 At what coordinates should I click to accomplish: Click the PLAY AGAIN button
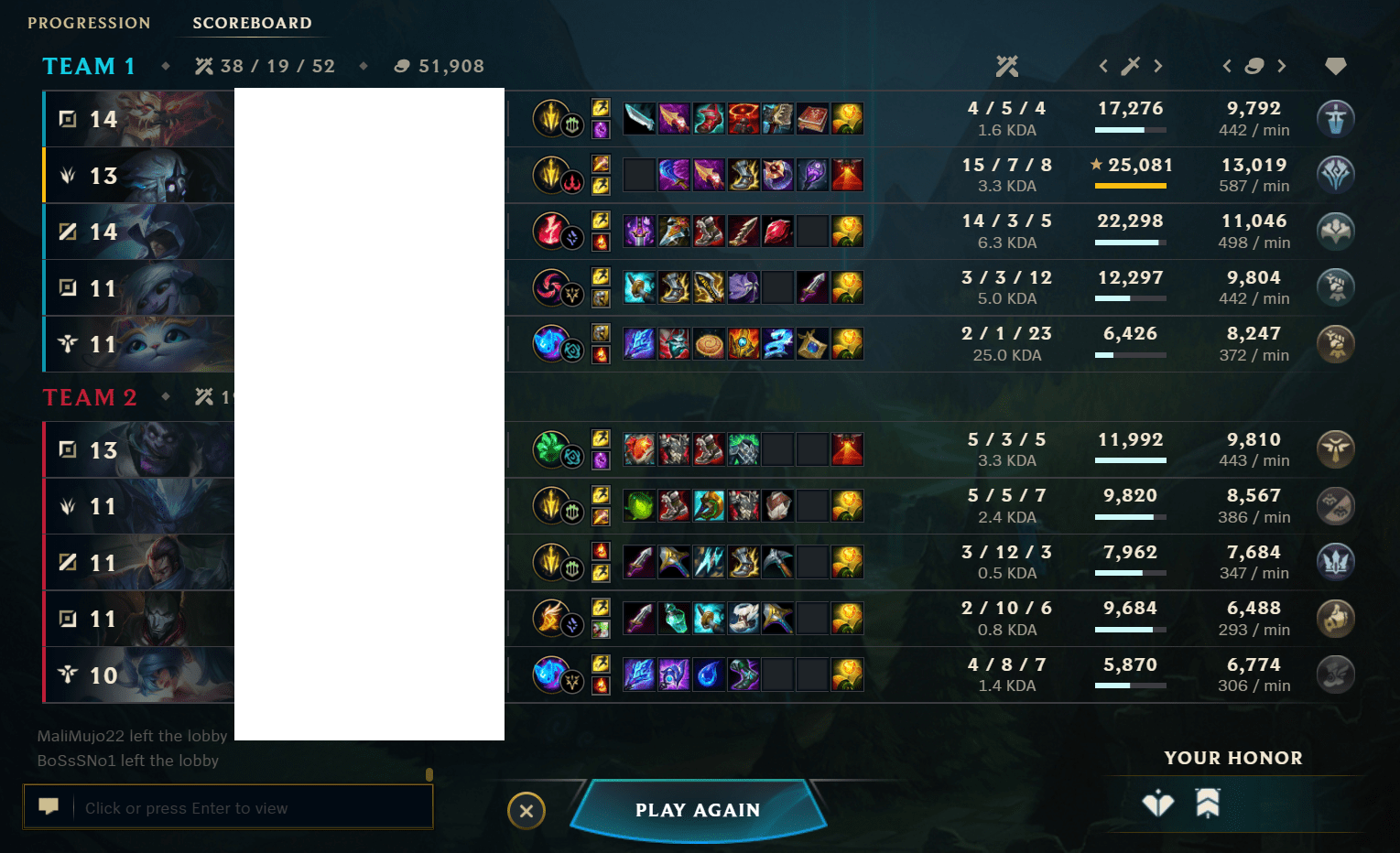(698, 810)
